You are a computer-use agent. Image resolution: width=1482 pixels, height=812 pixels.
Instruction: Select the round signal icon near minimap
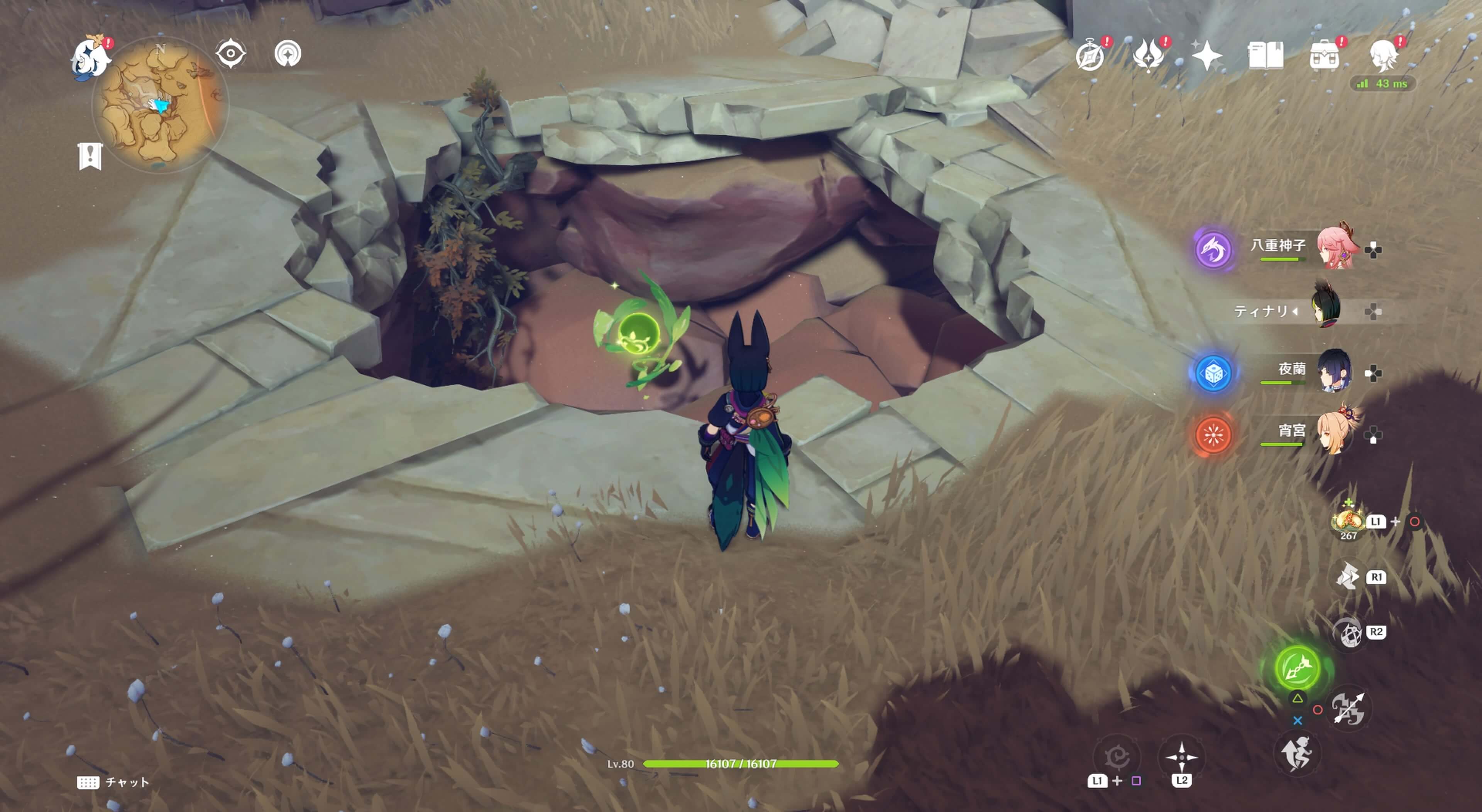288,54
